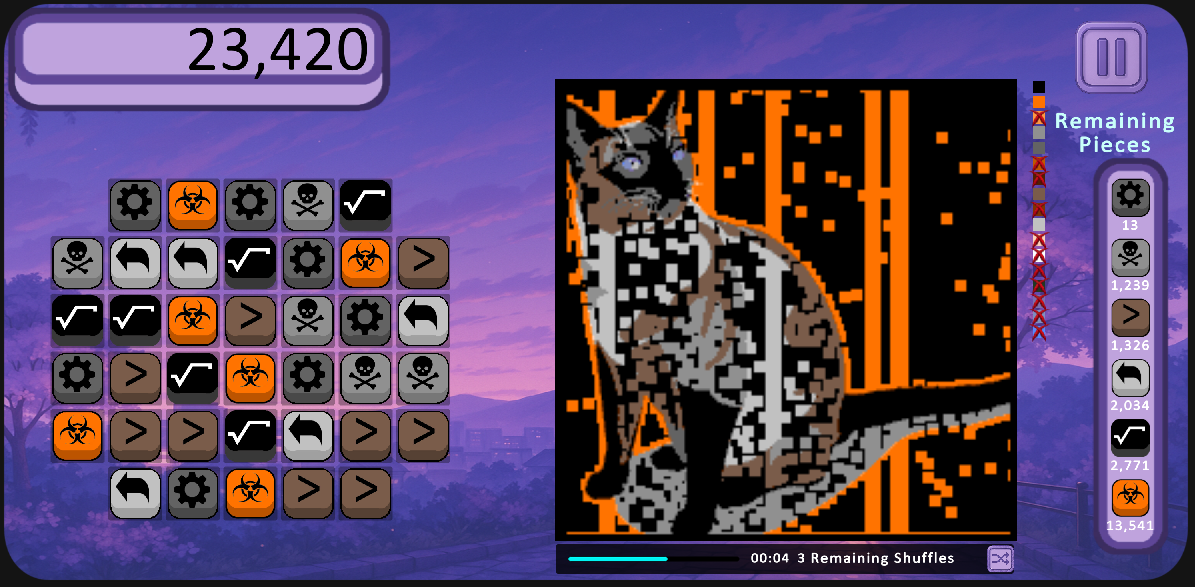Screen dimensions: 1195x587
Task: Select the square root icon in Remaining Pieces
Action: [1130, 437]
